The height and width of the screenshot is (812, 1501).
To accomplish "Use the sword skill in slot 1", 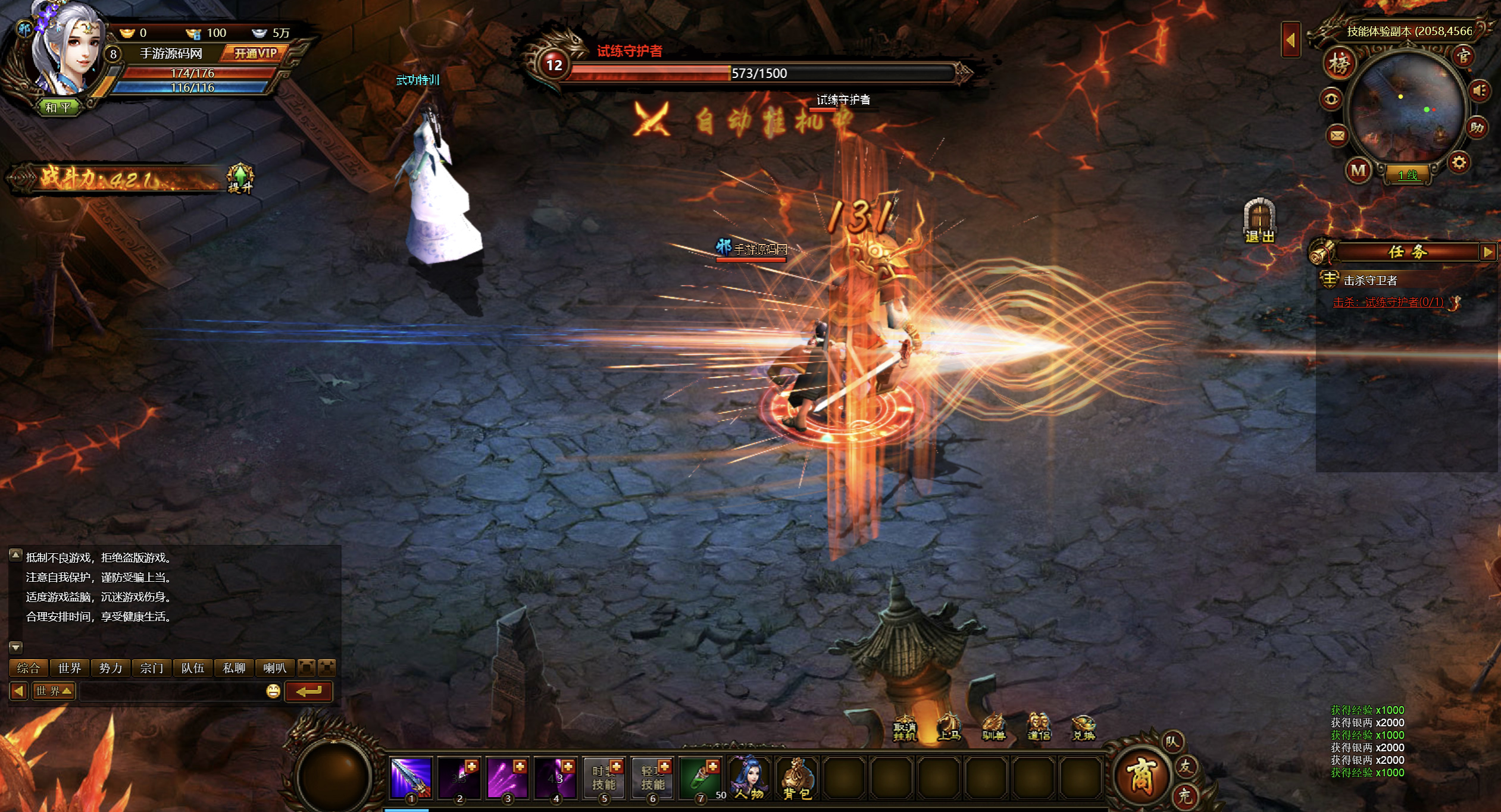I will (x=410, y=777).
